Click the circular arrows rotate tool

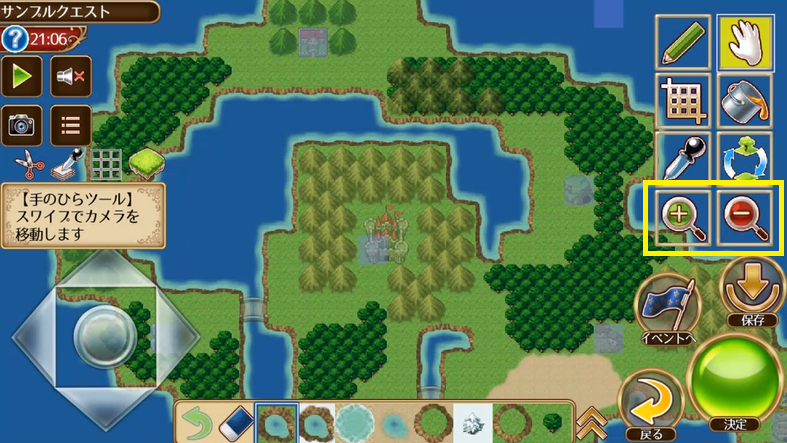[745, 158]
